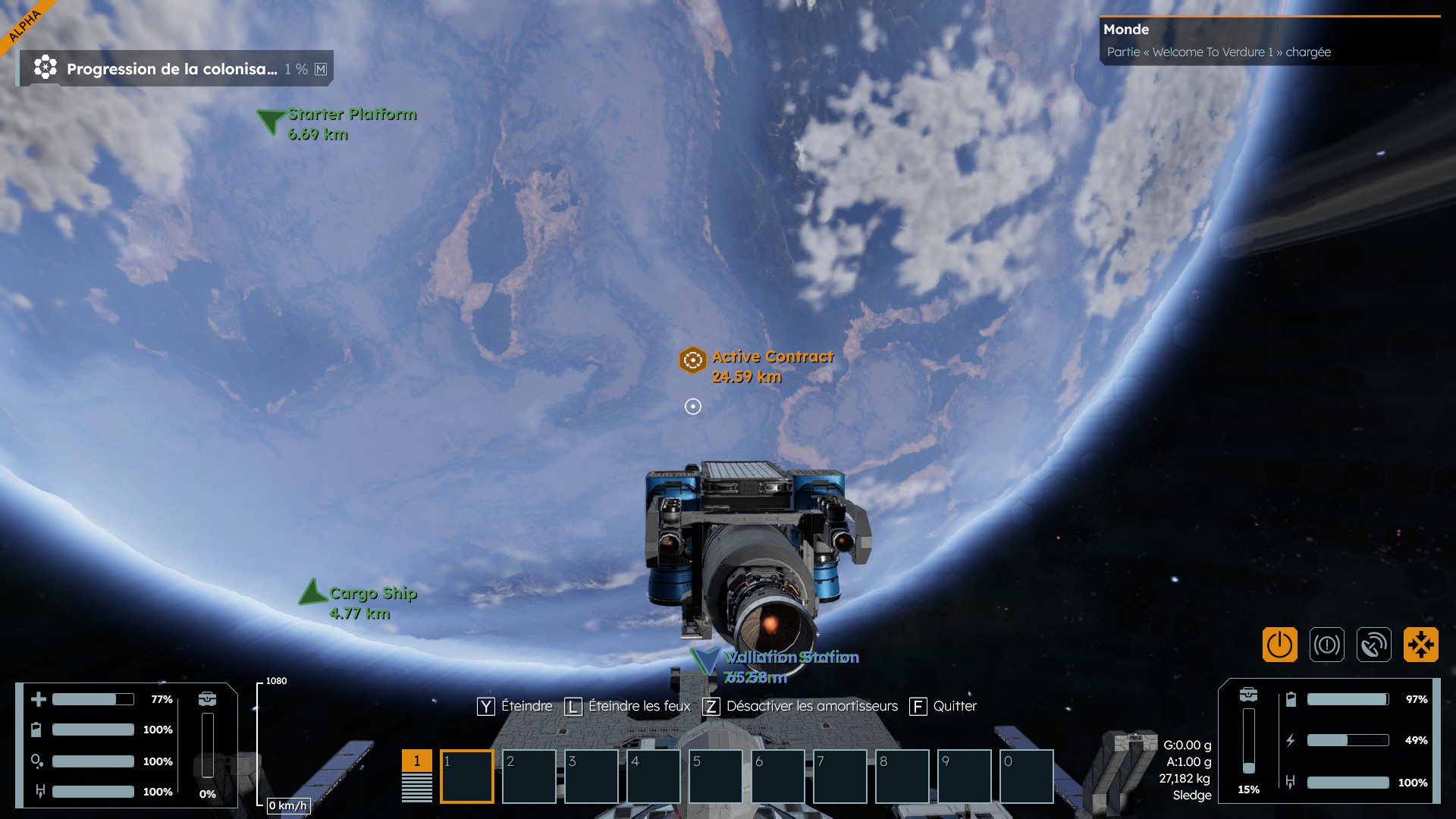
Task: Toggle the inertia dampeners arrows icon
Action: tap(1420, 645)
